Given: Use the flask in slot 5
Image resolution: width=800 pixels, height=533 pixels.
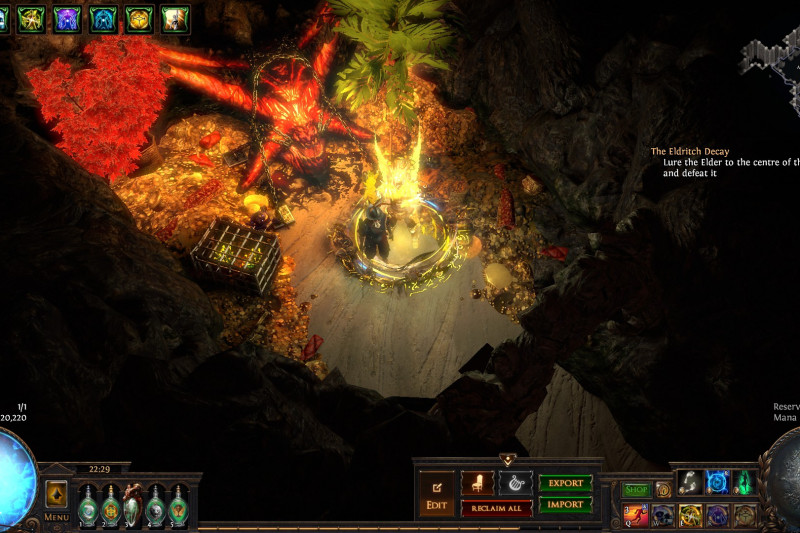Looking at the screenshot, I should coord(178,505).
